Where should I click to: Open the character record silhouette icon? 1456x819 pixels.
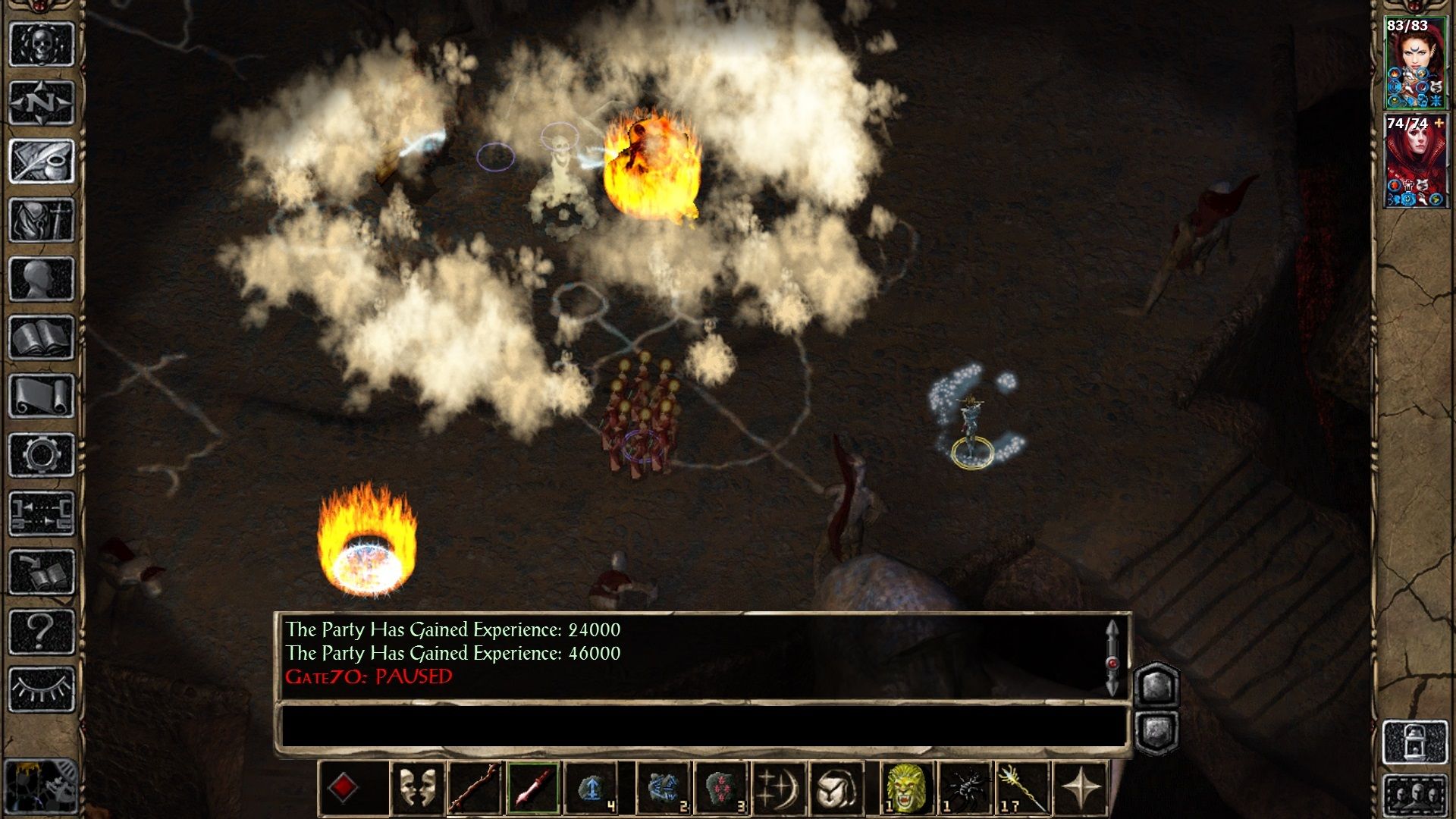[39, 278]
